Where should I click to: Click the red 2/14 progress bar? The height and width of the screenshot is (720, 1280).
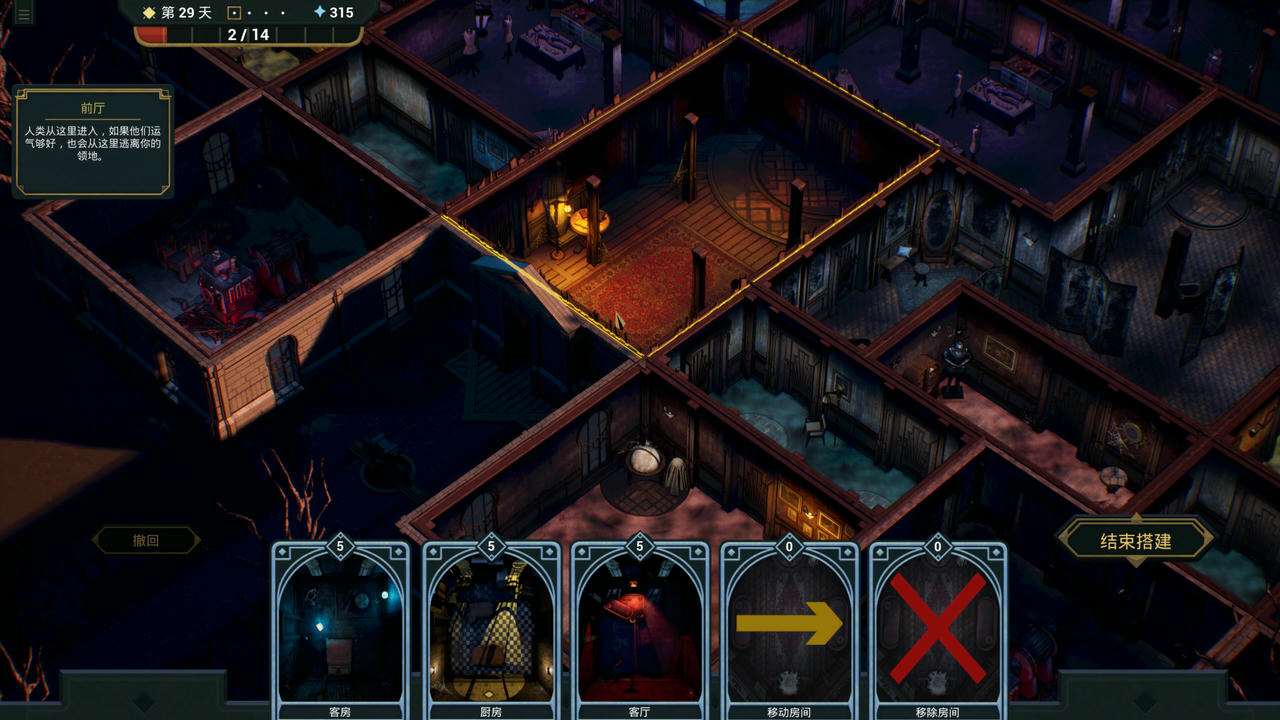250,33
